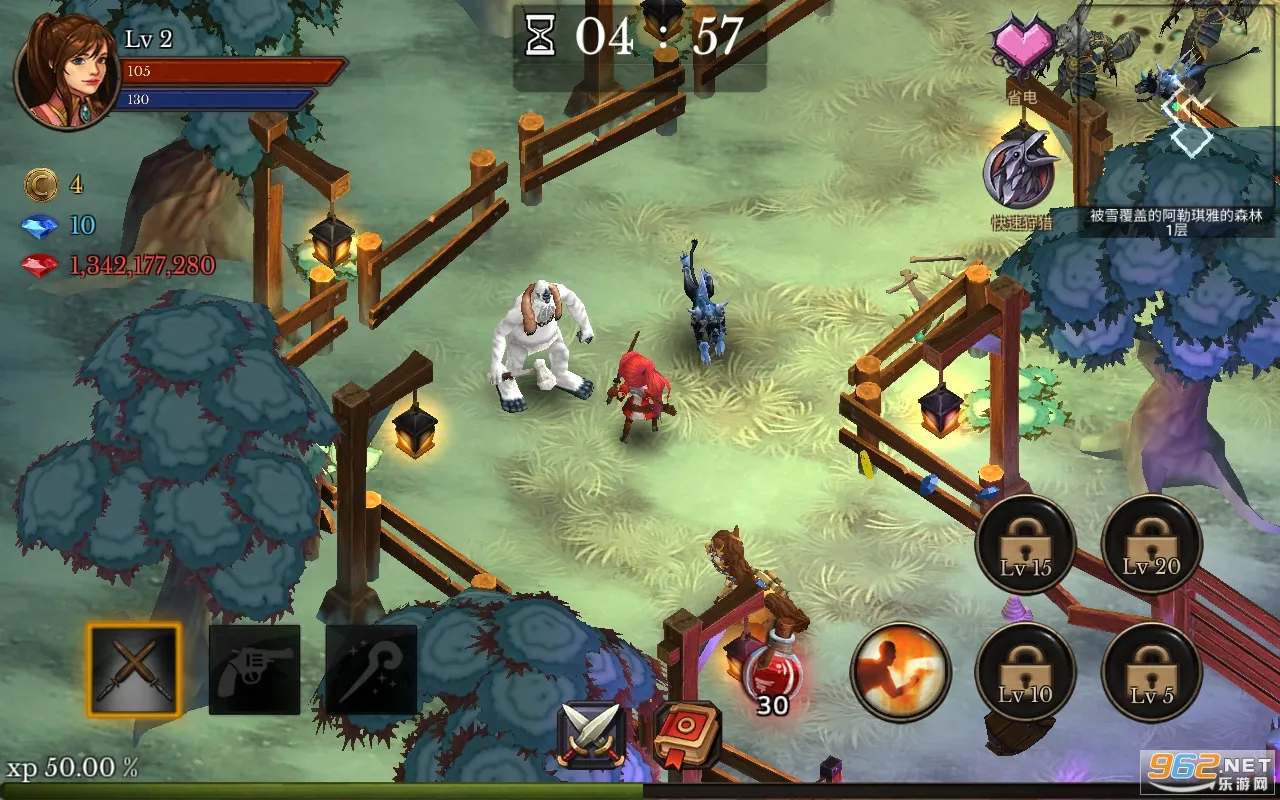Toggle the pink heart power-saving button

[1022, 46]
